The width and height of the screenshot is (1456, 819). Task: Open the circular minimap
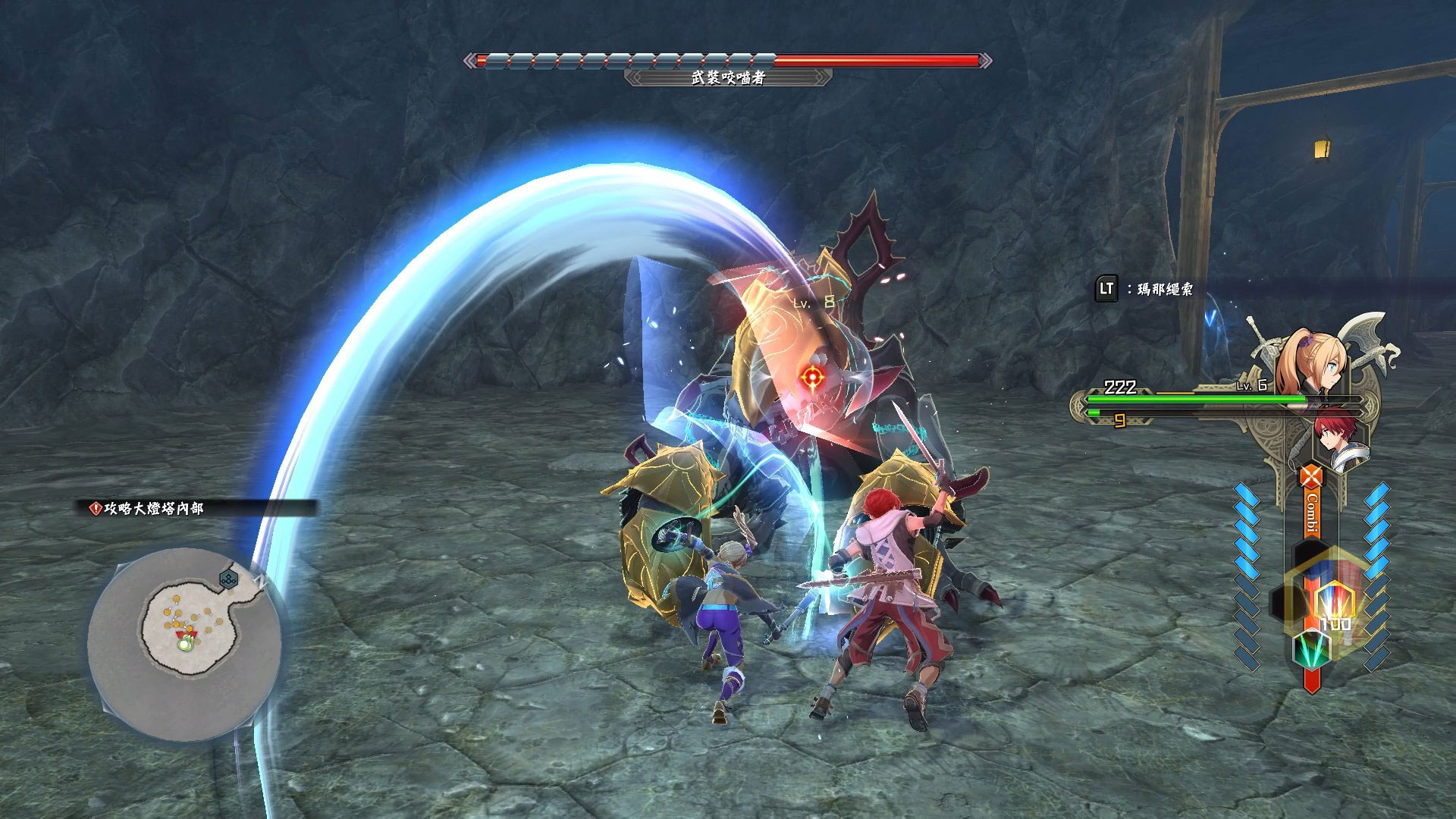tap(184, 643)
